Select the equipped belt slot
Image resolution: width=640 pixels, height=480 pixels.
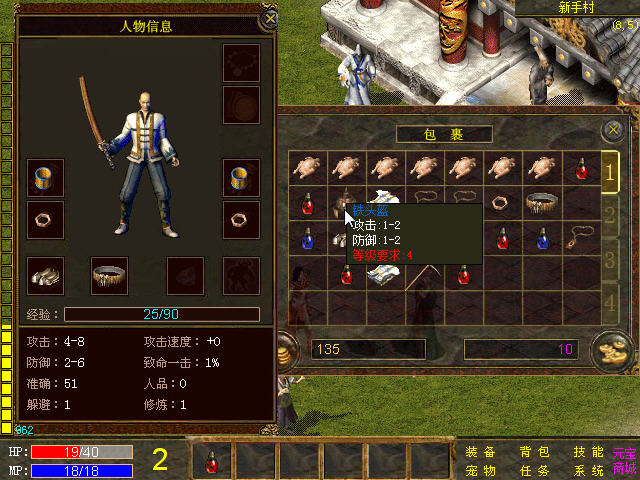tap(110, 275)
